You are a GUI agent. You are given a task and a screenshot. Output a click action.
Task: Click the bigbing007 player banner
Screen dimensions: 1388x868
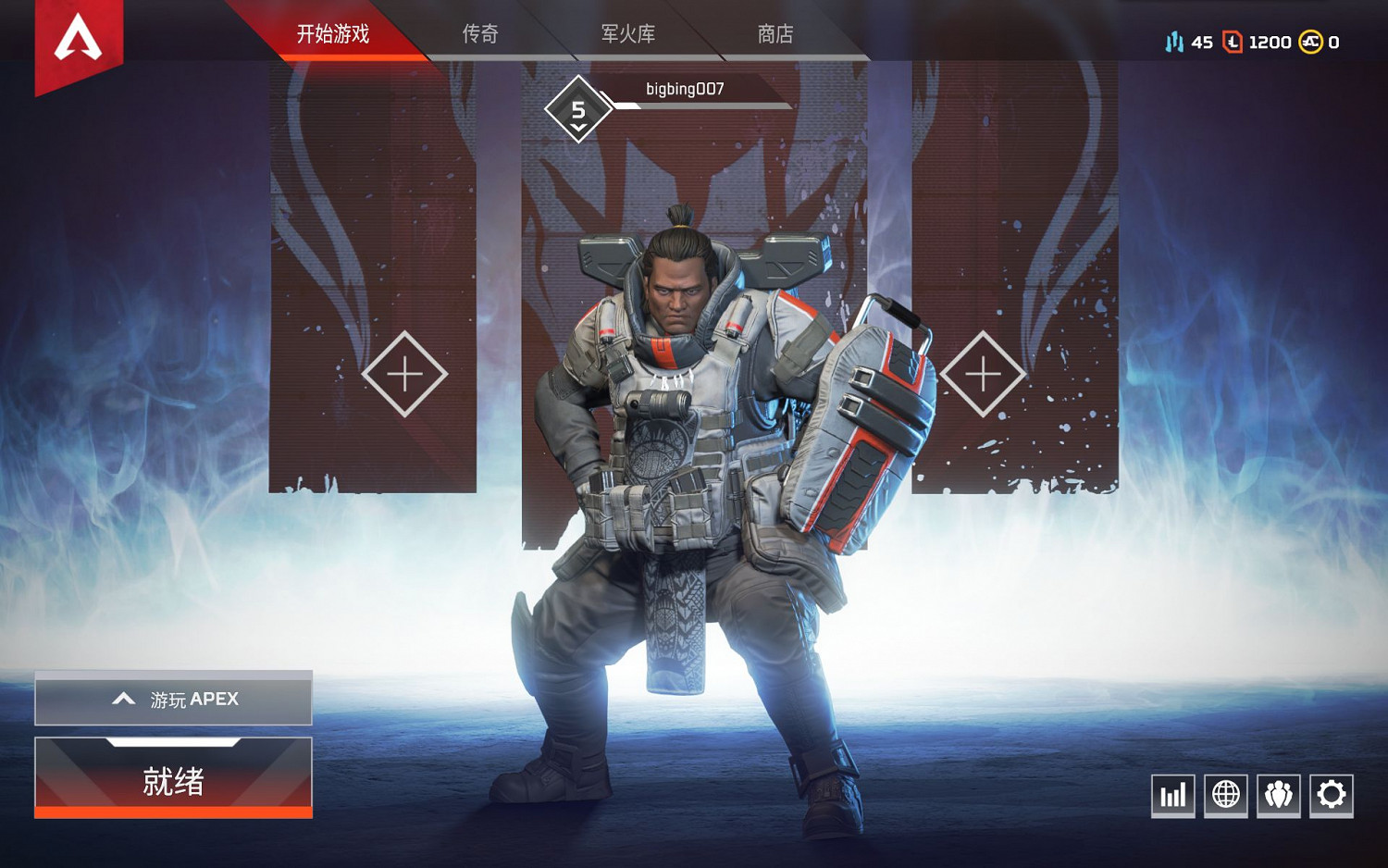685,91
